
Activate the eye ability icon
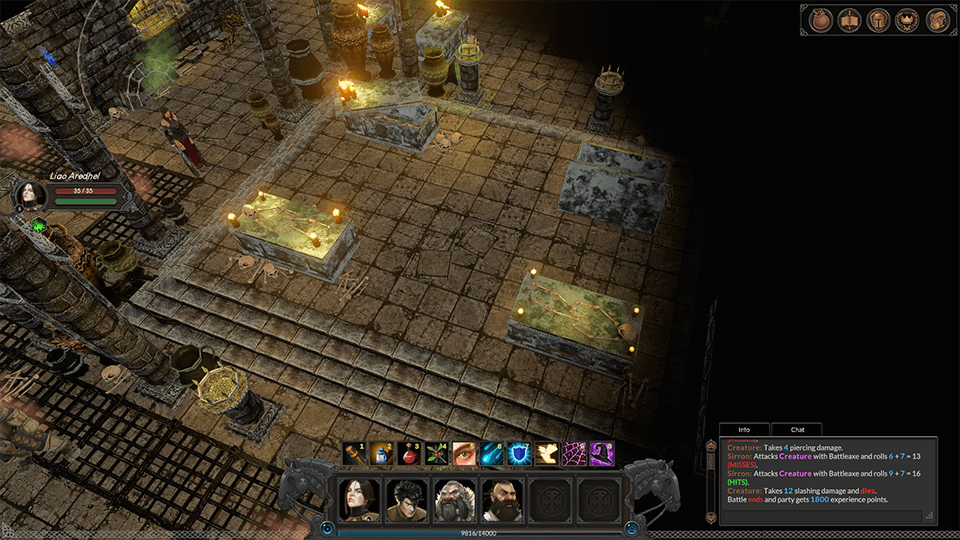pos(464,454)
